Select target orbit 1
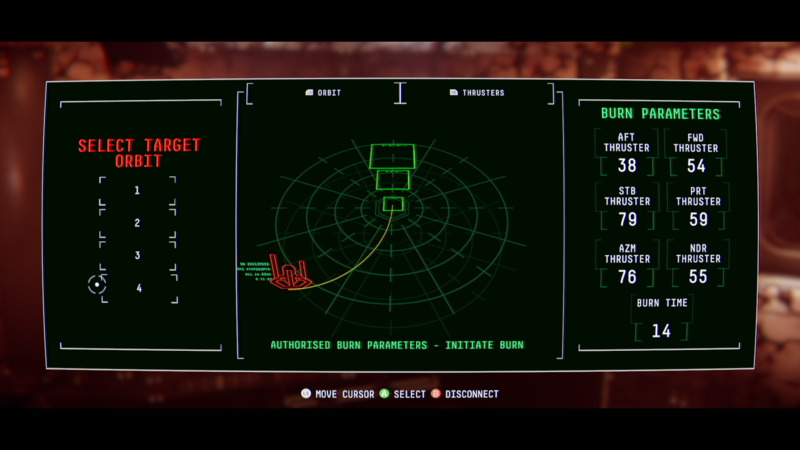The image size is (800, 450). (138, 191)
